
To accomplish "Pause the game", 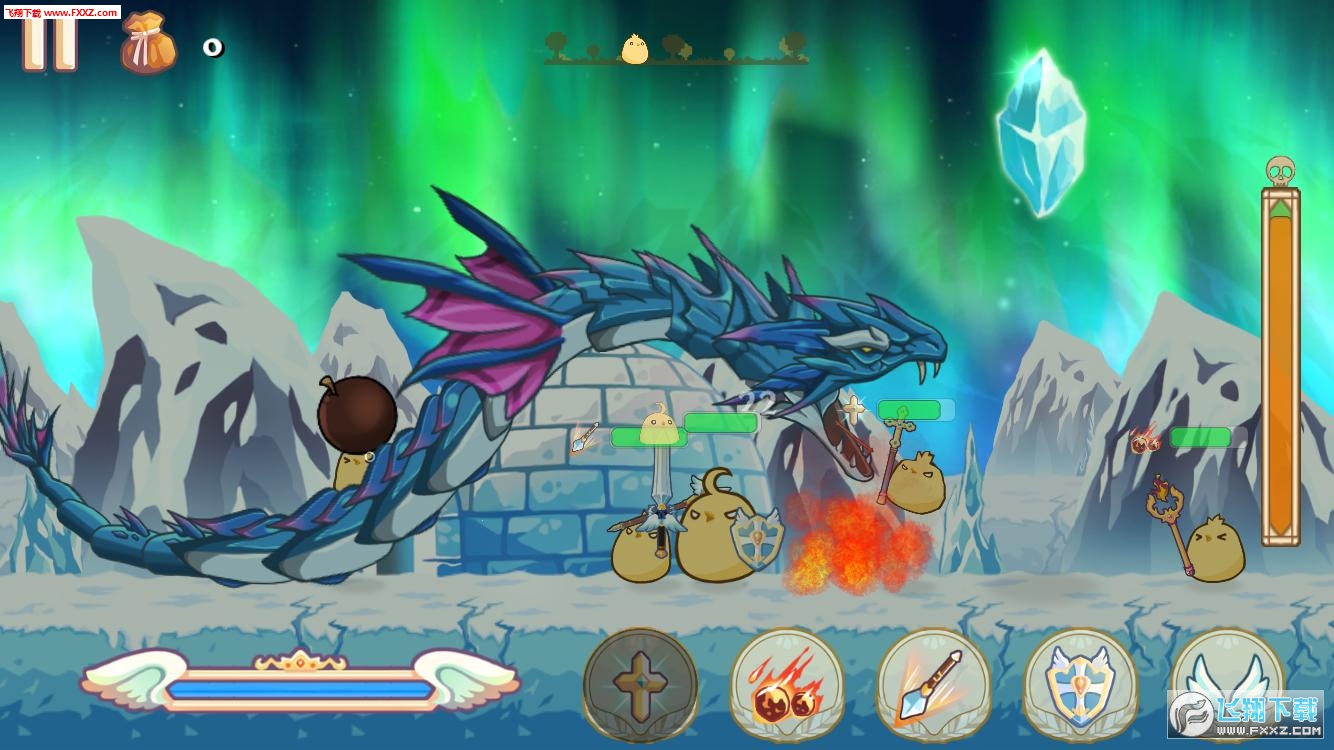I will (50, 40).
